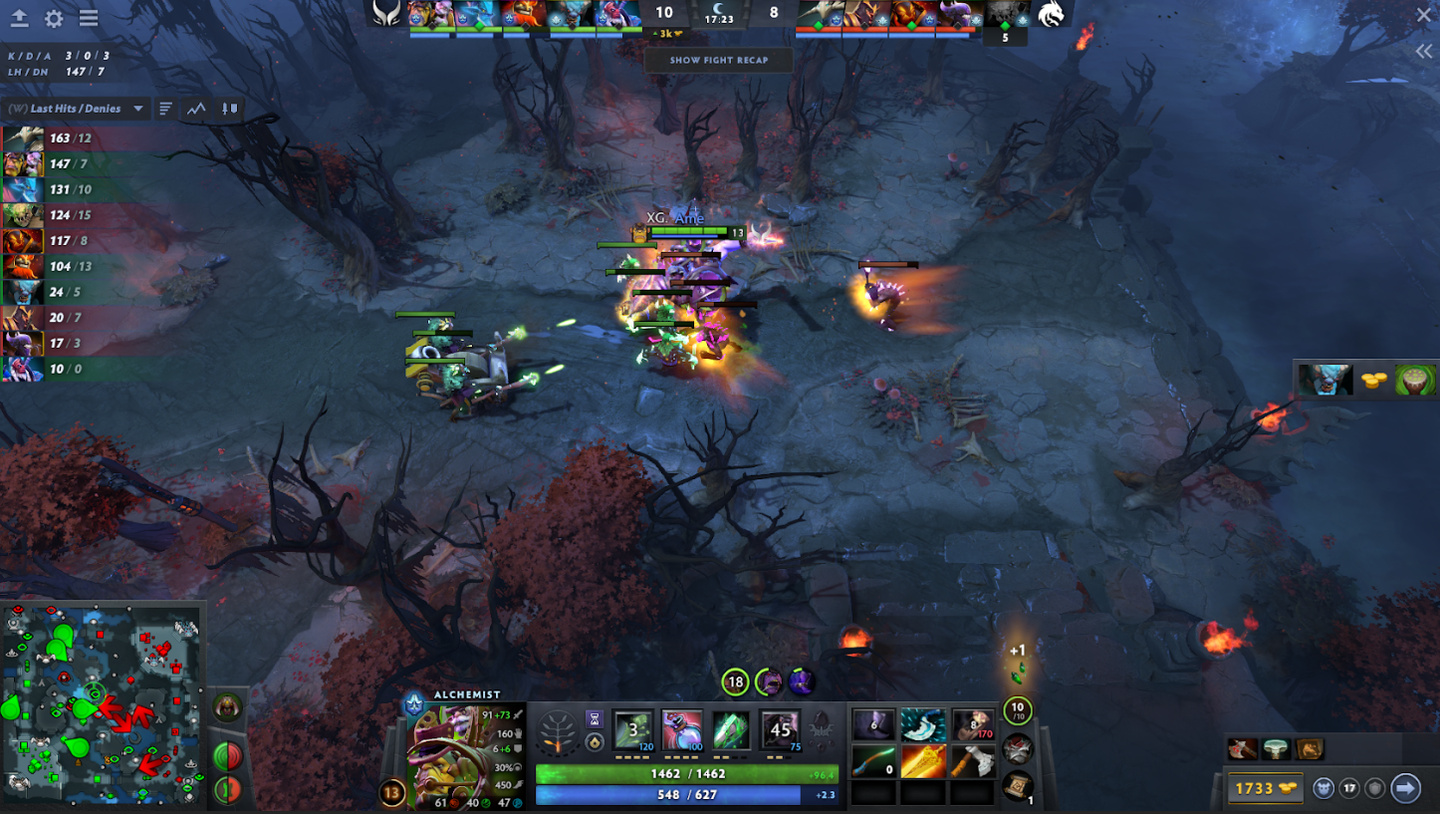This screenshot has height=814, width=1440.
Task: Click on the minimap
Action: point(102,704)
